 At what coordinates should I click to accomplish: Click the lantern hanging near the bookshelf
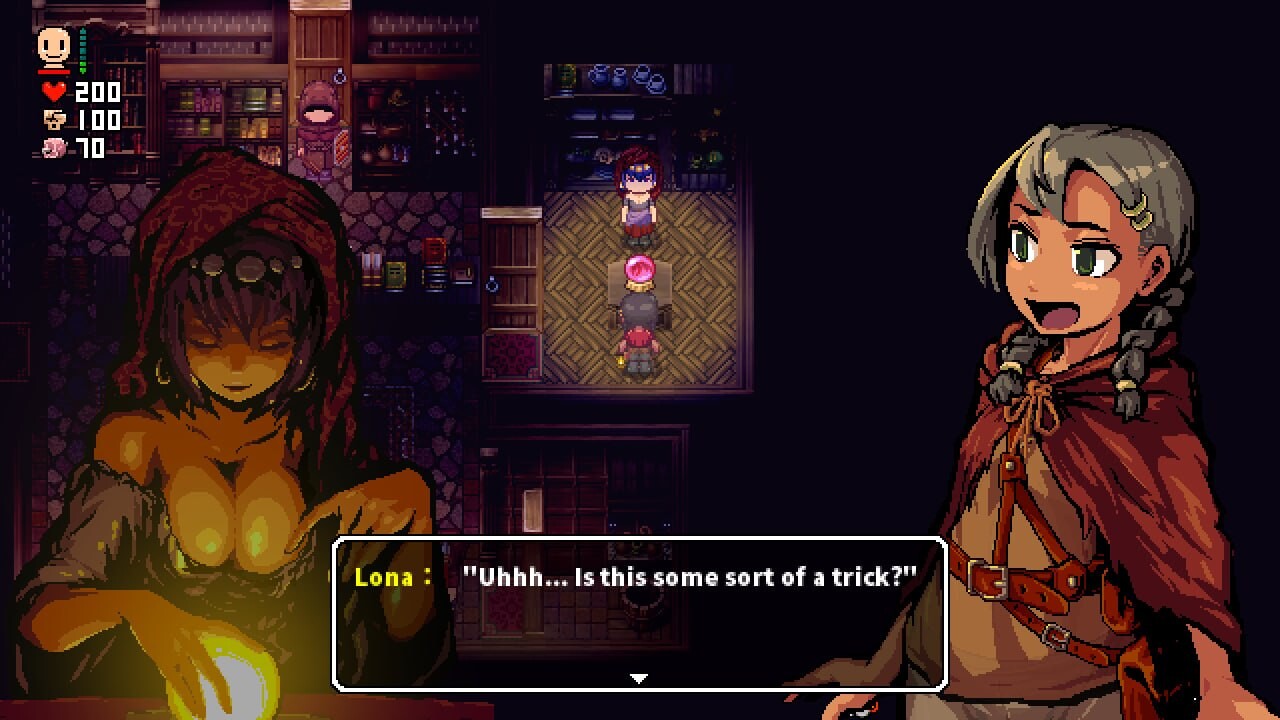point(493,287)
